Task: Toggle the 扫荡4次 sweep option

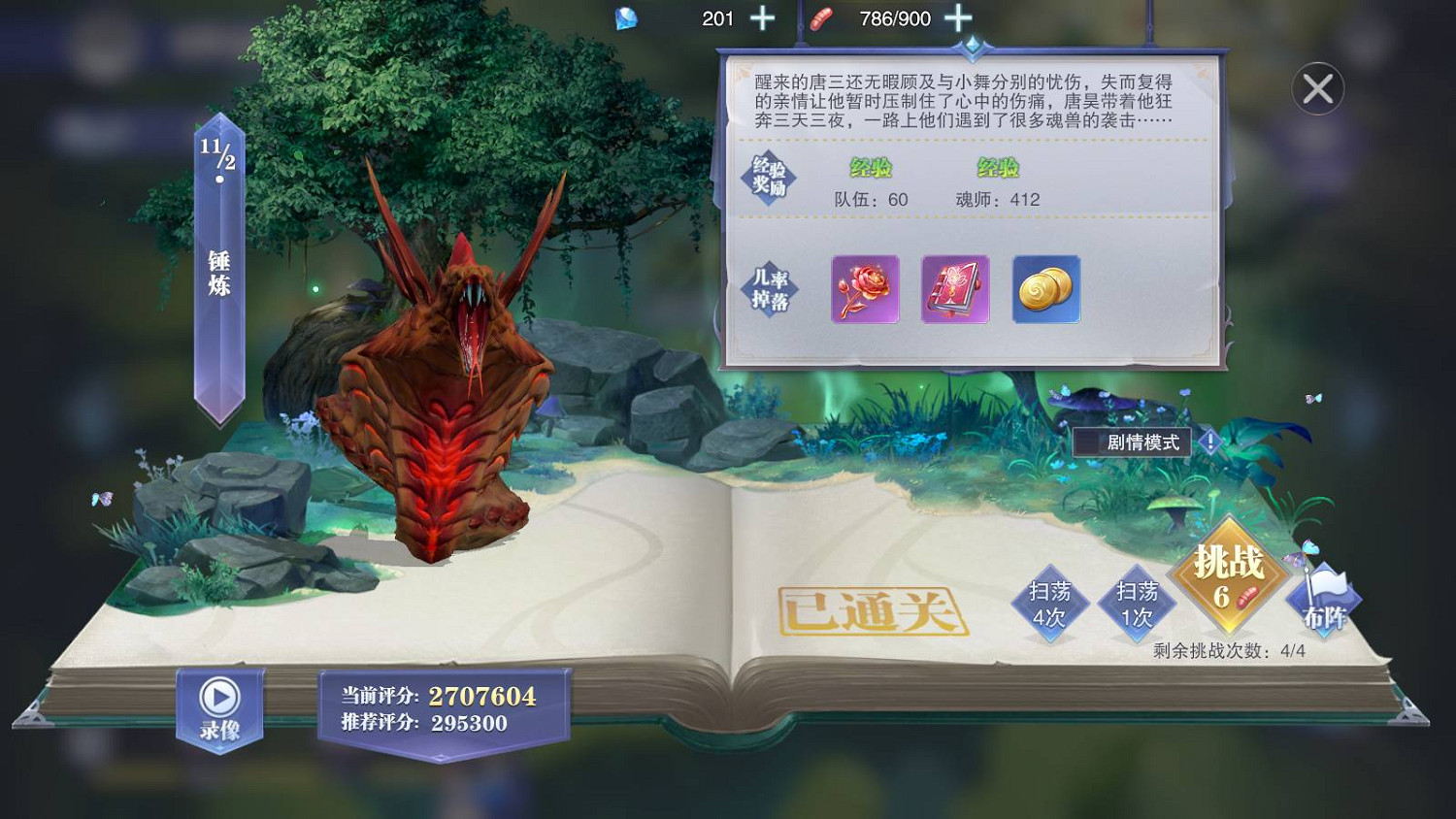Action: pos(1053,604)
